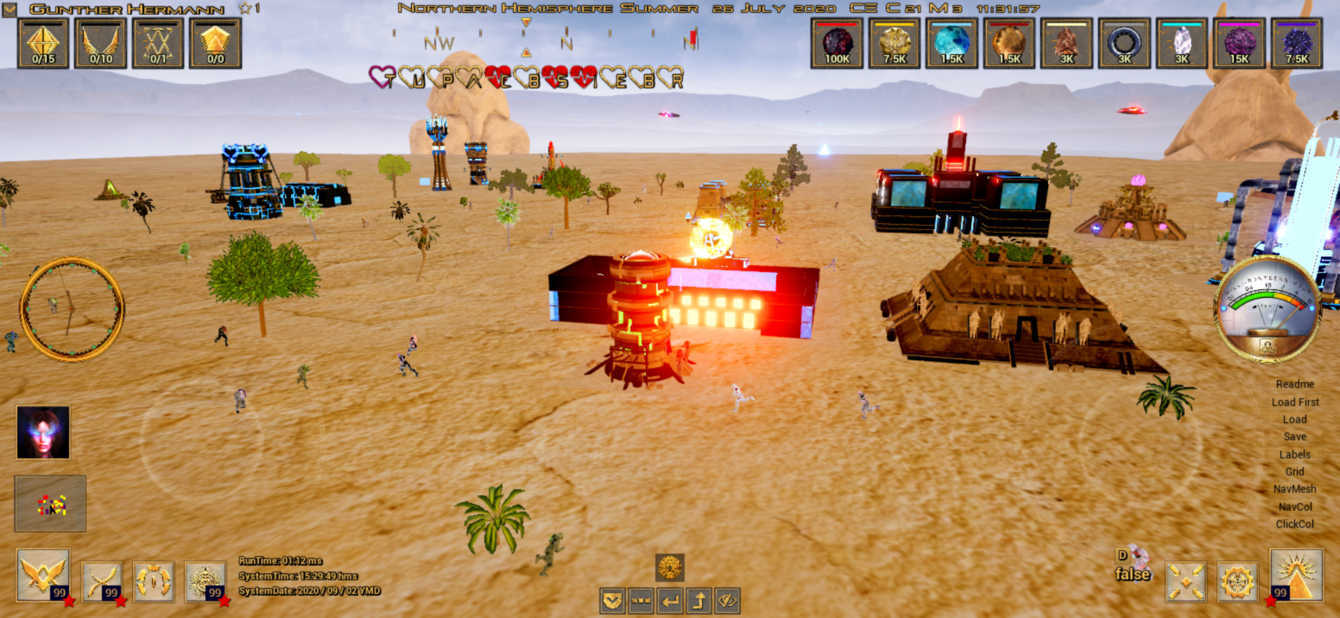1340x618 pixels.
Task: Click the glowing pyramid button
Action: (x=1295, y=575)
